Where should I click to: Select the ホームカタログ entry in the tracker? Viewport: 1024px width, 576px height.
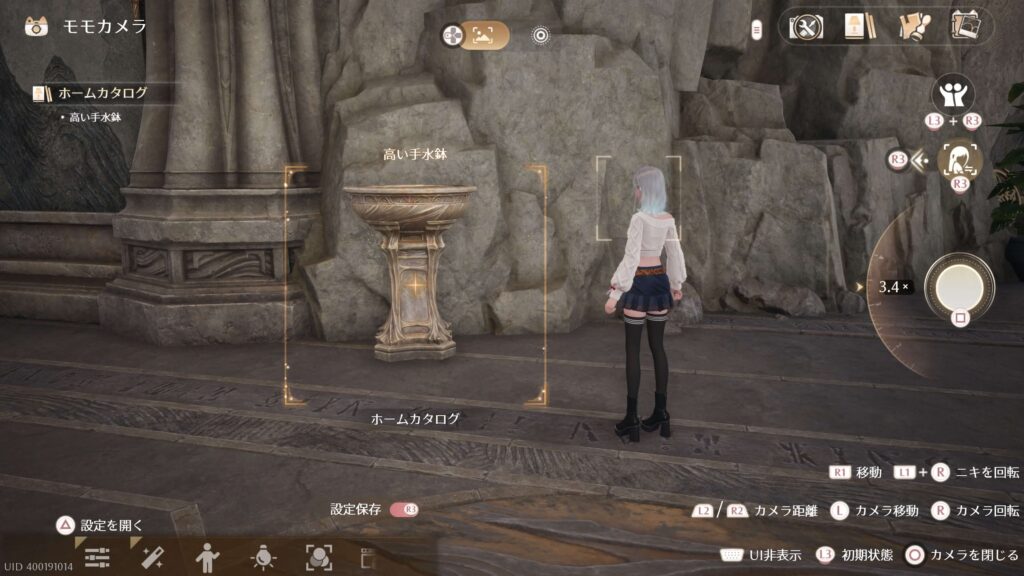(102, 93)
